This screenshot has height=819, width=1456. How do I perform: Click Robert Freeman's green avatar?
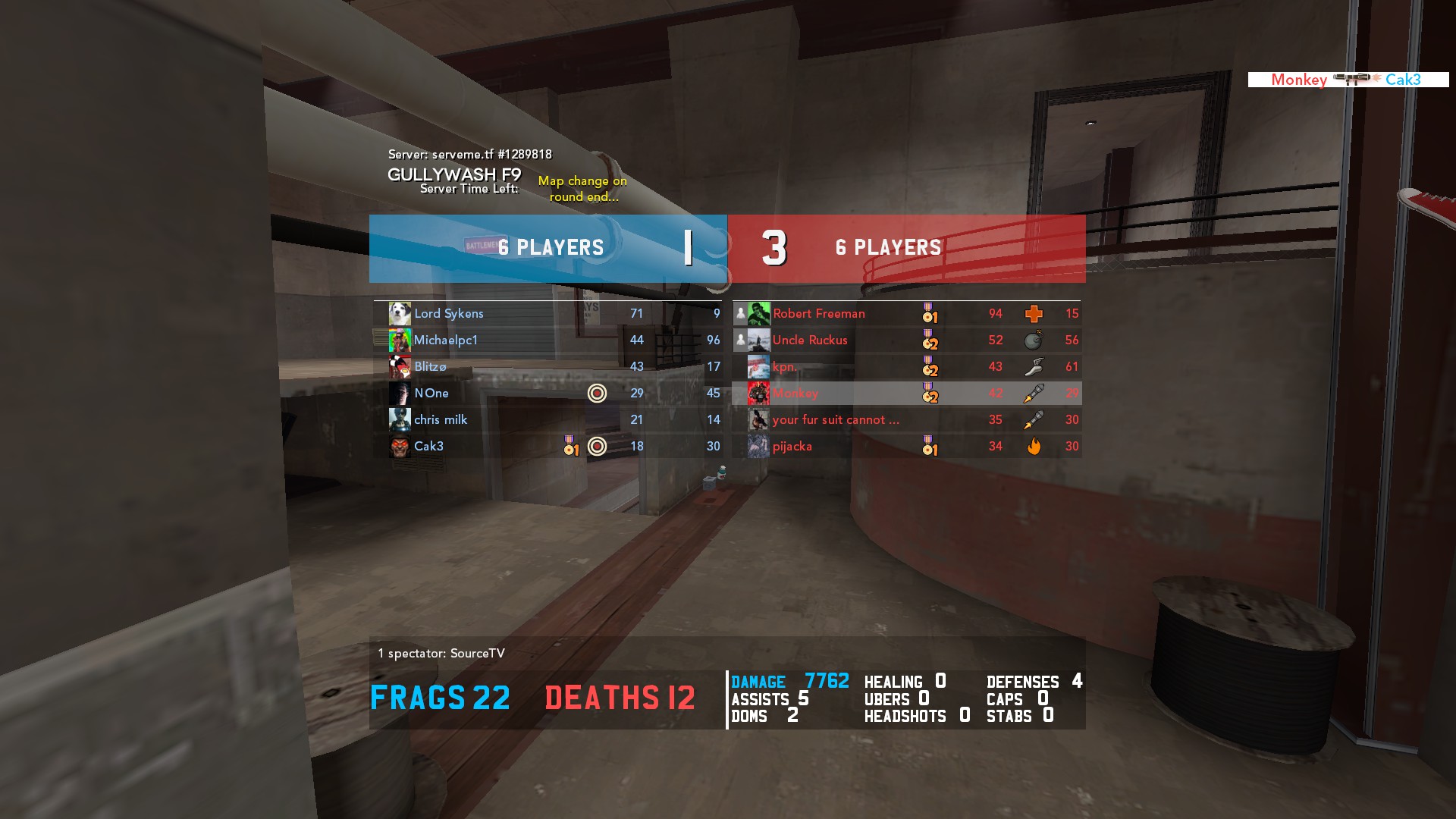pos(759,313)
